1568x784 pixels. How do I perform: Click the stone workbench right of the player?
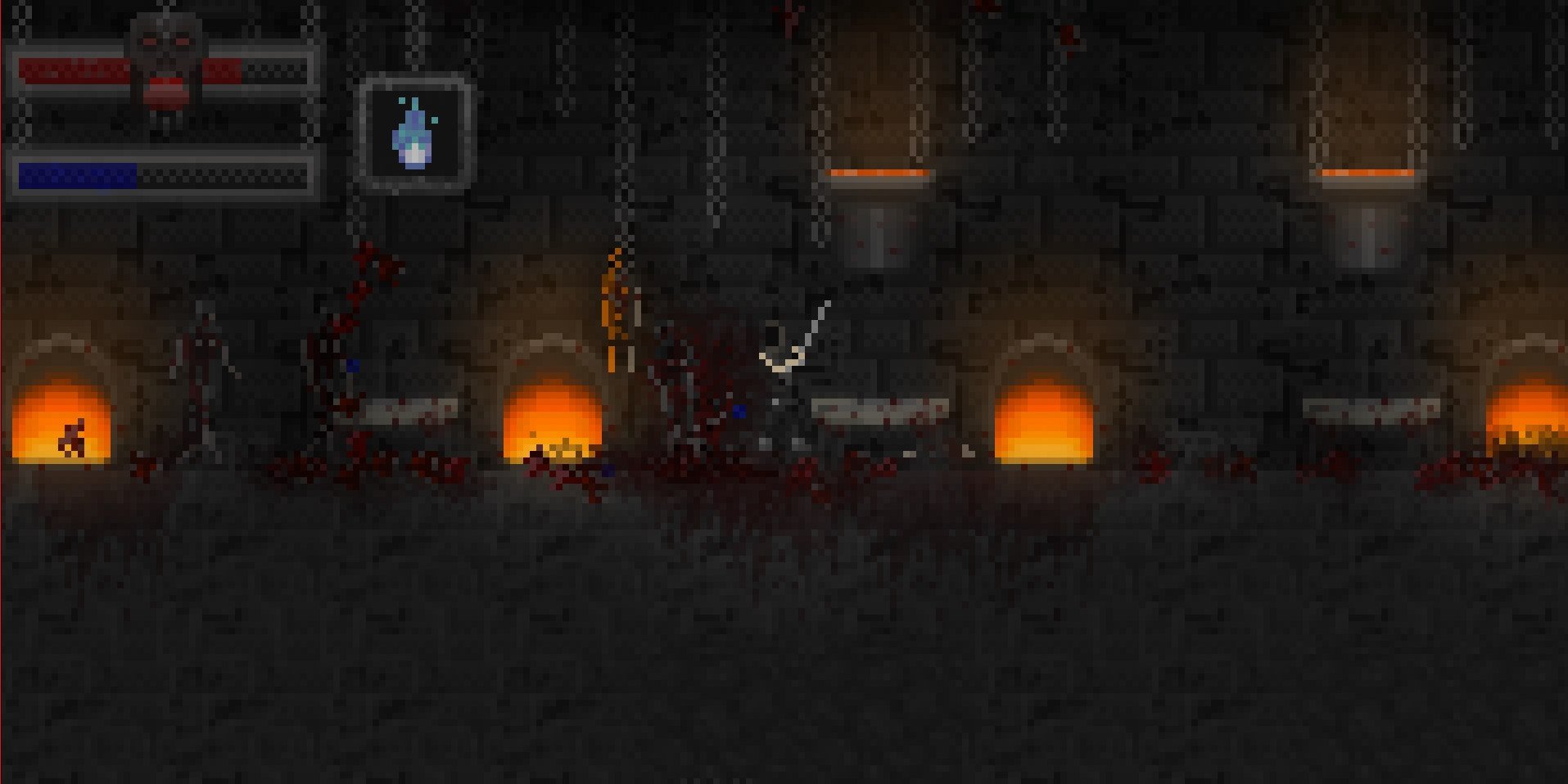(x=879, y=409)
